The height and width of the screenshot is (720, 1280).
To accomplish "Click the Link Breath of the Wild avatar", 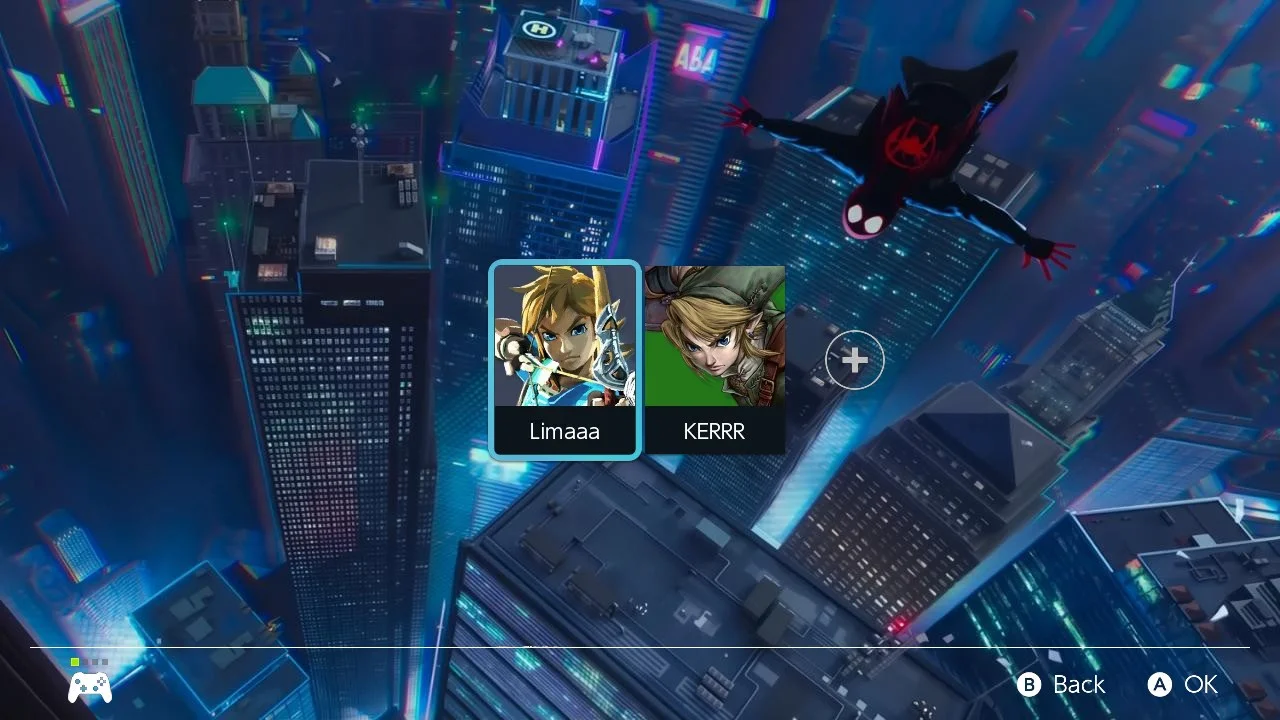I will coord(564,340).
